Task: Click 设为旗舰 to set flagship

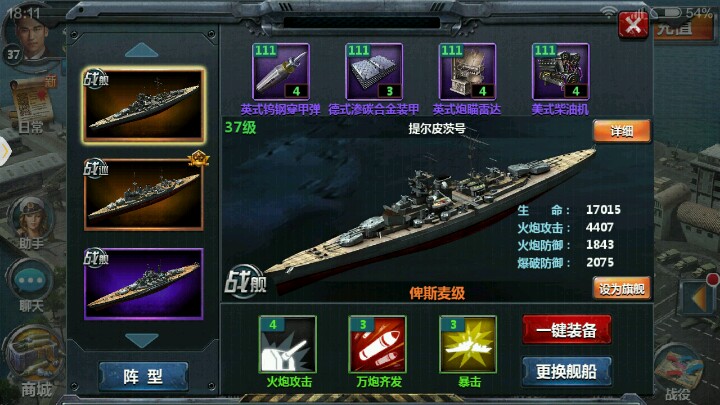Action: tap(621, 289)
